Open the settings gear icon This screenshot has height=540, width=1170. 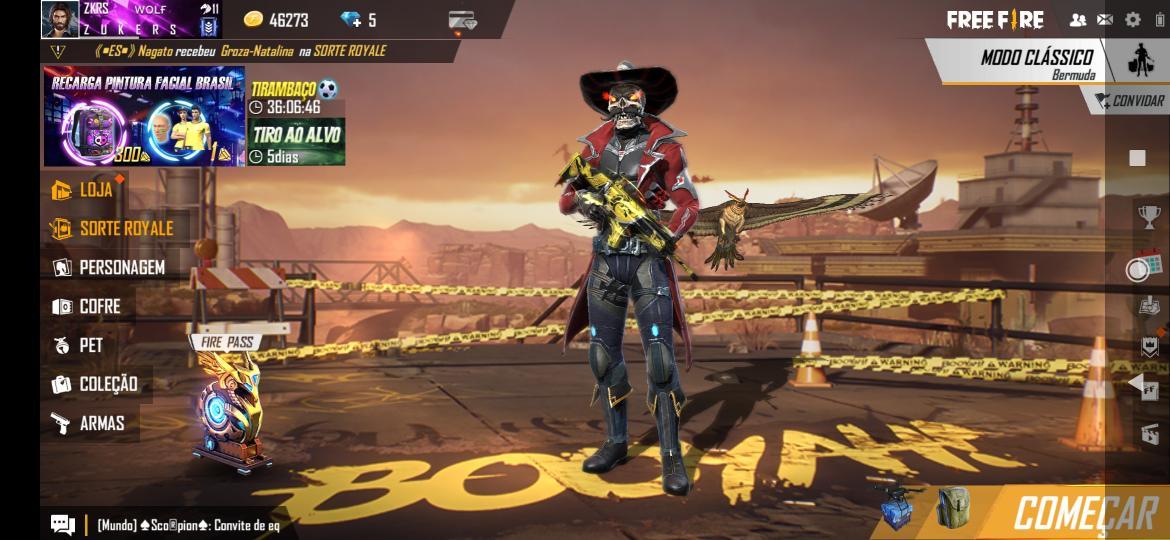pos(1132,20)
